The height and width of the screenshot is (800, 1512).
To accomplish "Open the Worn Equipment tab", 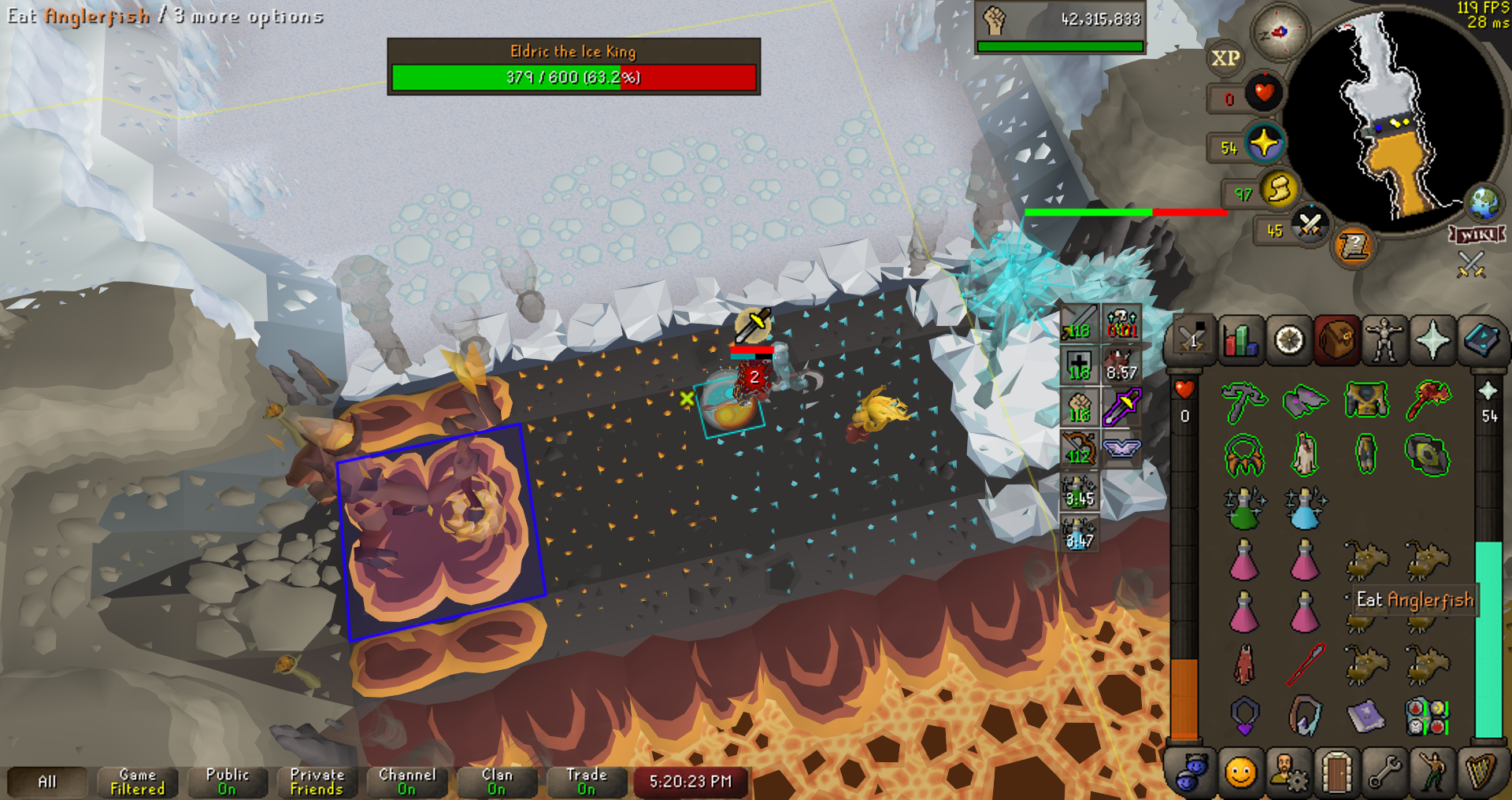I will pyautogui.click(x=1384, y=341).
